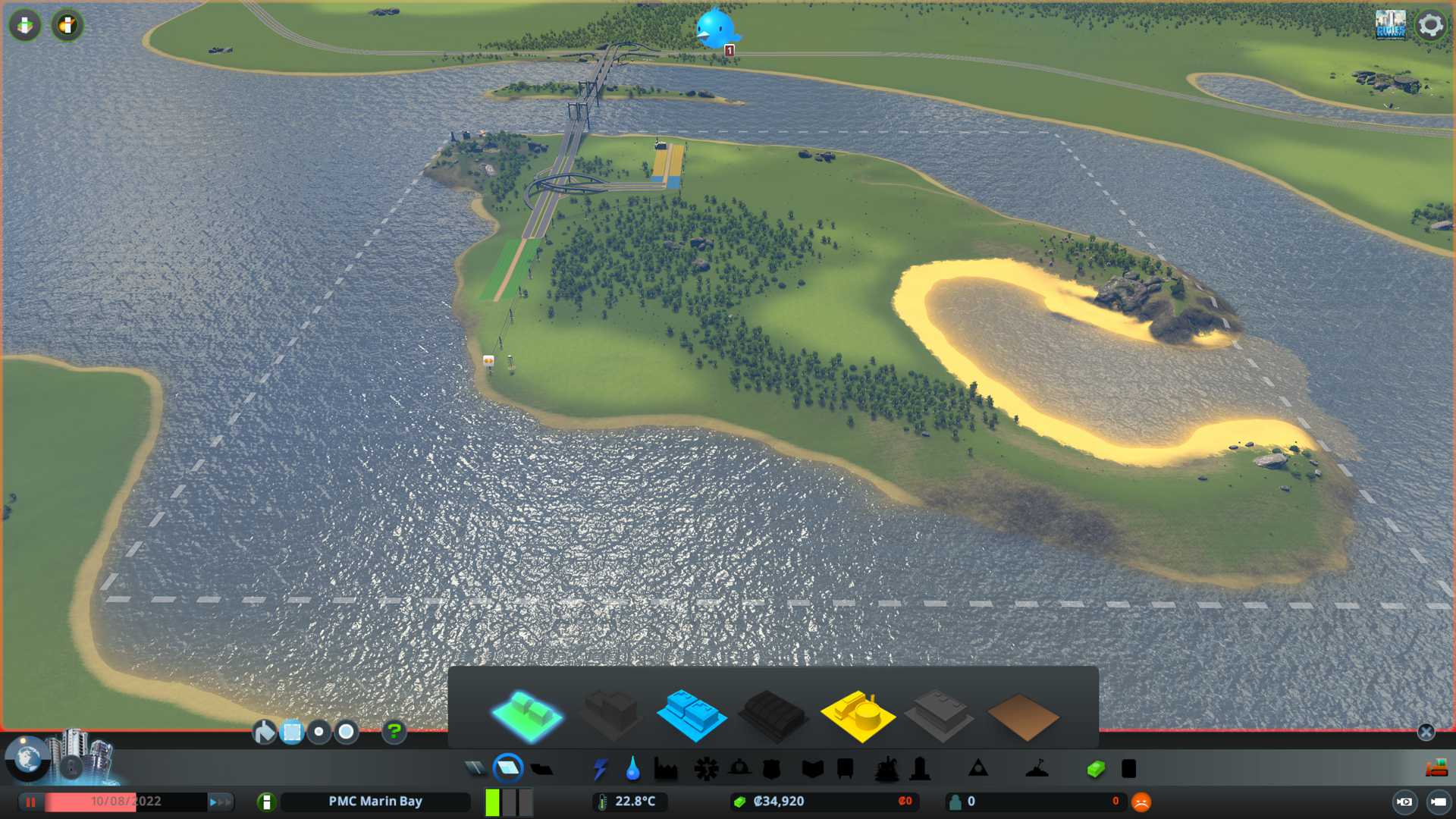
Task: Open the Roads build menu
Action: tap(475, 769)
